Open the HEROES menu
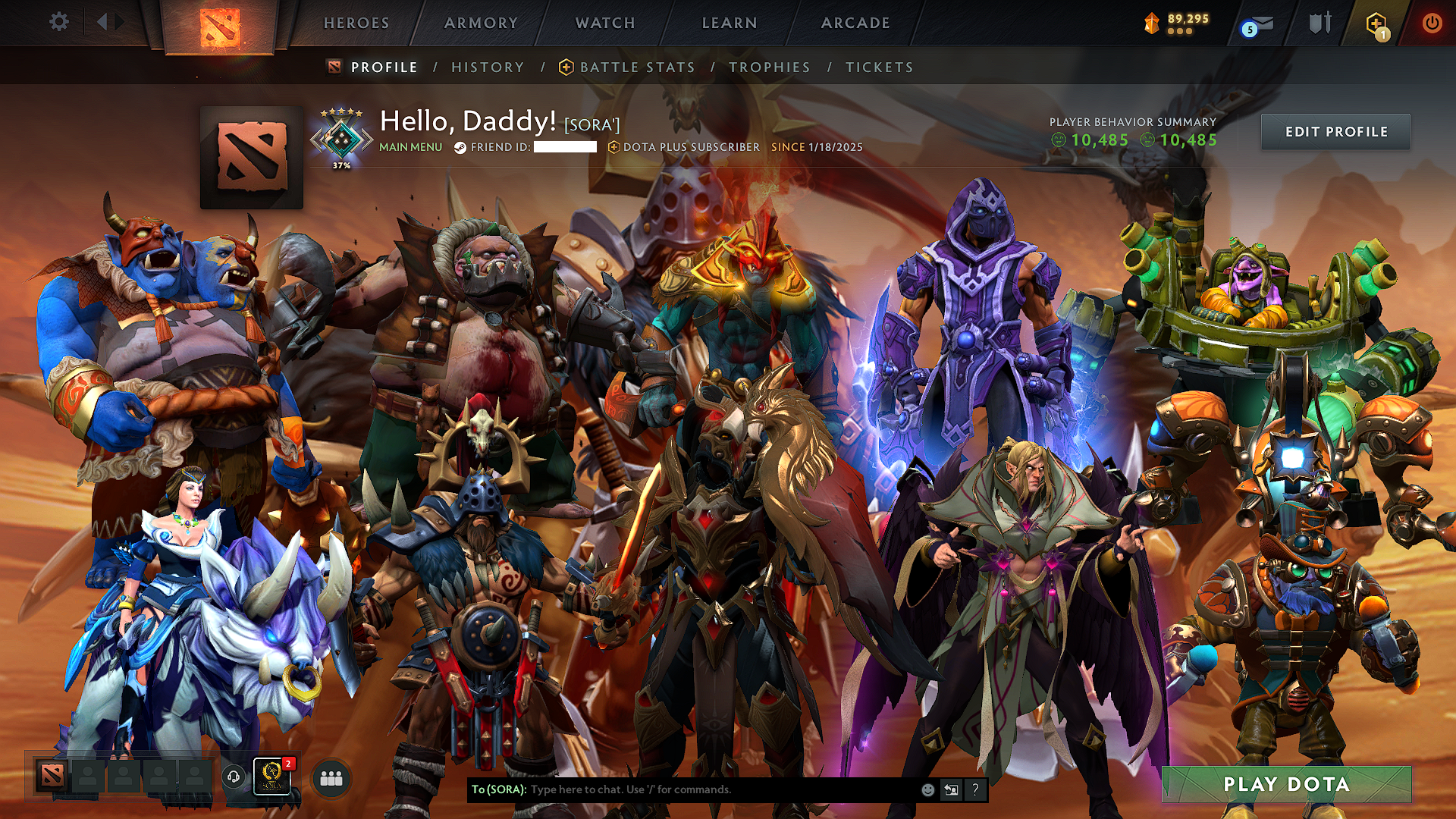The height and width of the screenshot is (819, 1456). coord(356,23)
